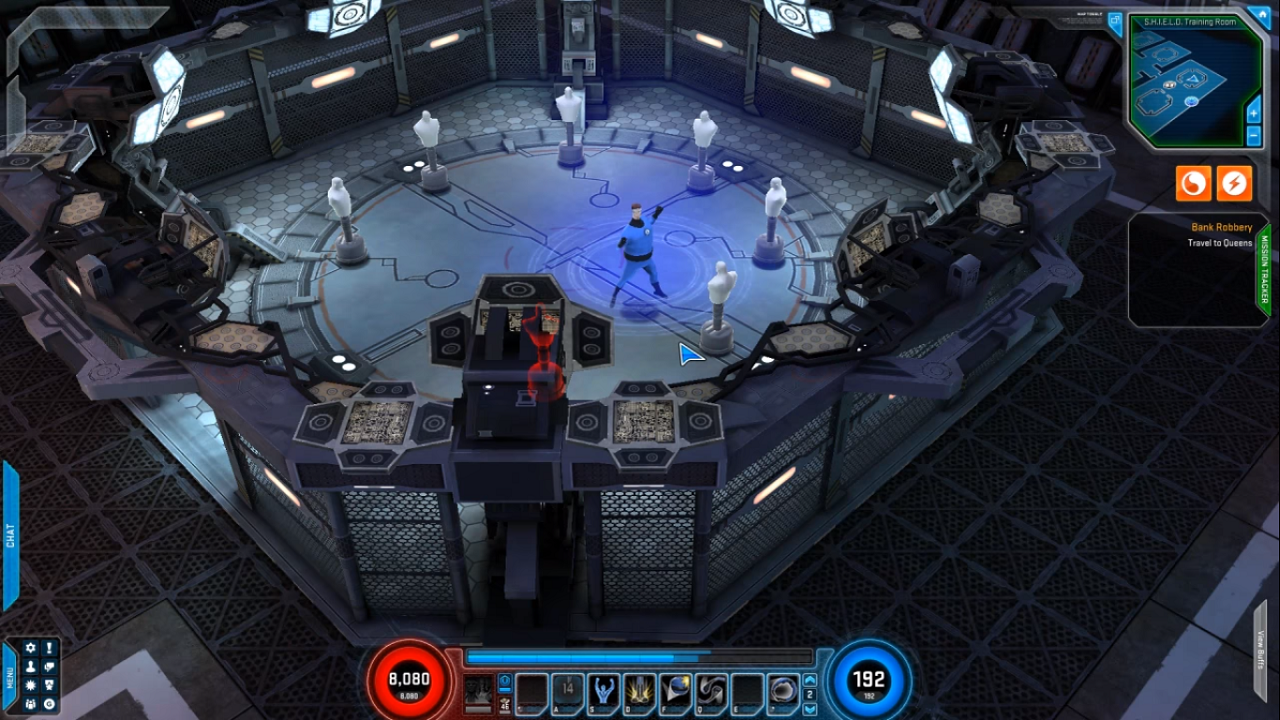The height and width of the screenshot is (720, 1280).
Task: Select the ability slot on cooldown 14
Action: click(x=567, y=689)
